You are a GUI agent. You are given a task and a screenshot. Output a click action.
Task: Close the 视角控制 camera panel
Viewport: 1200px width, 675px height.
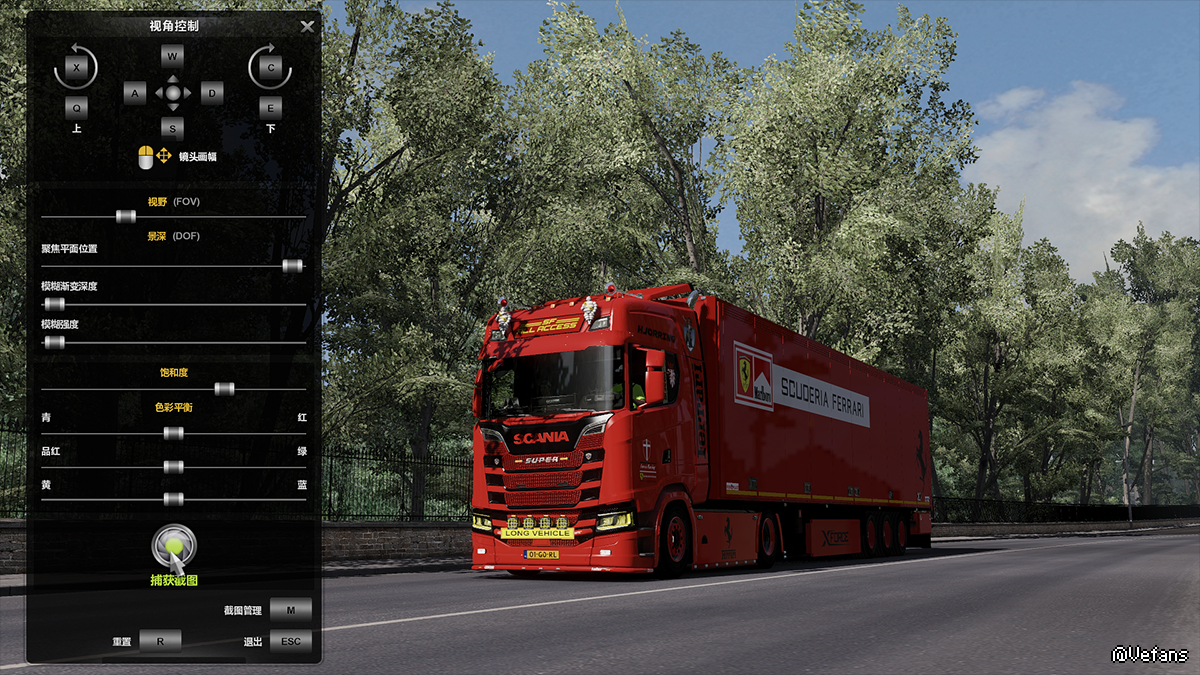307,27
